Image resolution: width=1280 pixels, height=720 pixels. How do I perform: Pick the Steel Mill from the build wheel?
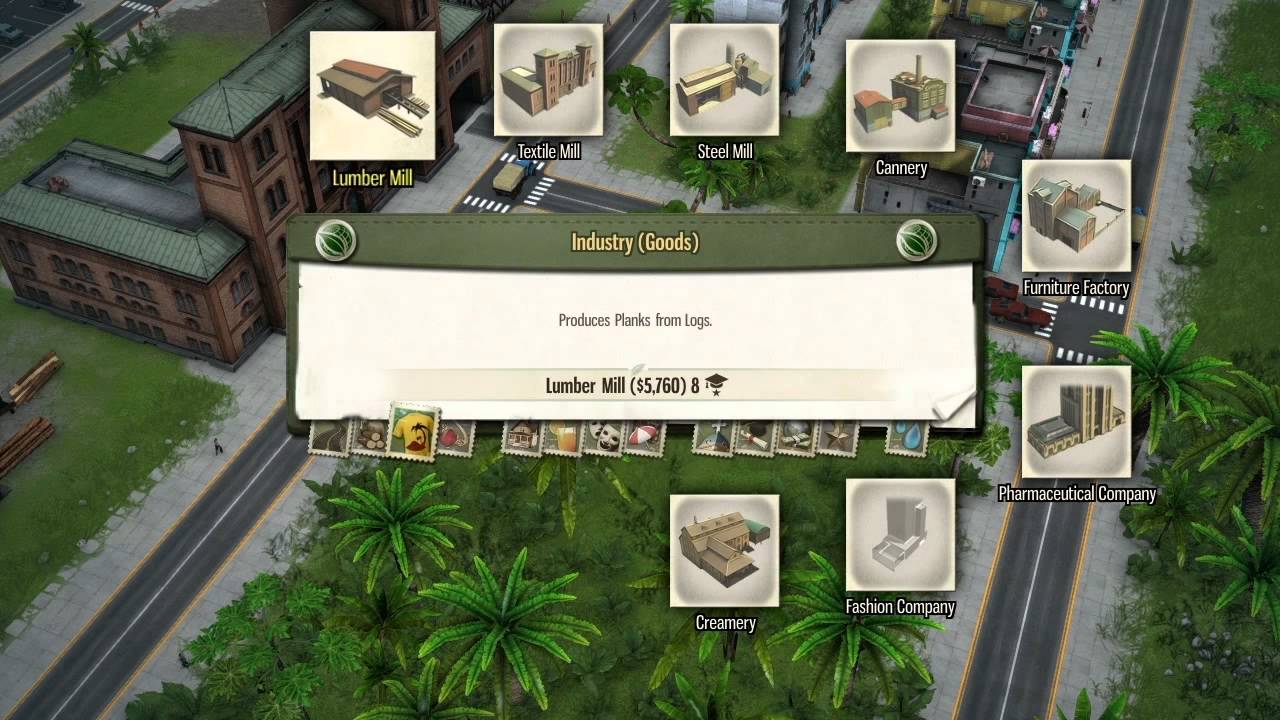pos(724,81)
